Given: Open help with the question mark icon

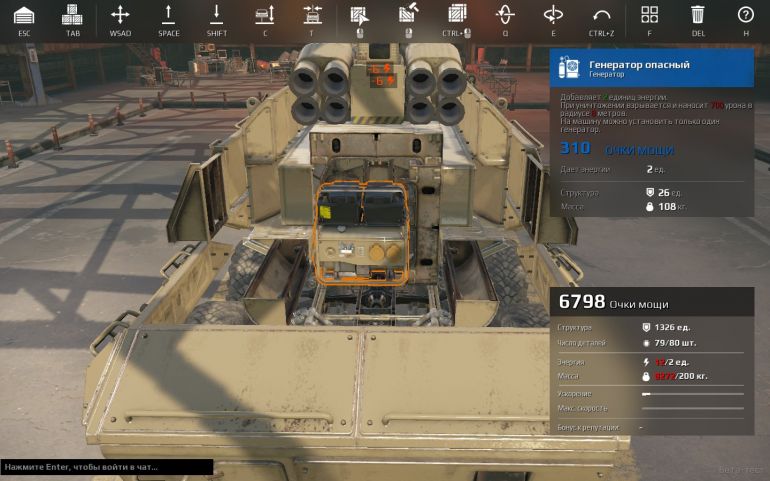Looking at the screenshot, I should coord(745,15).
